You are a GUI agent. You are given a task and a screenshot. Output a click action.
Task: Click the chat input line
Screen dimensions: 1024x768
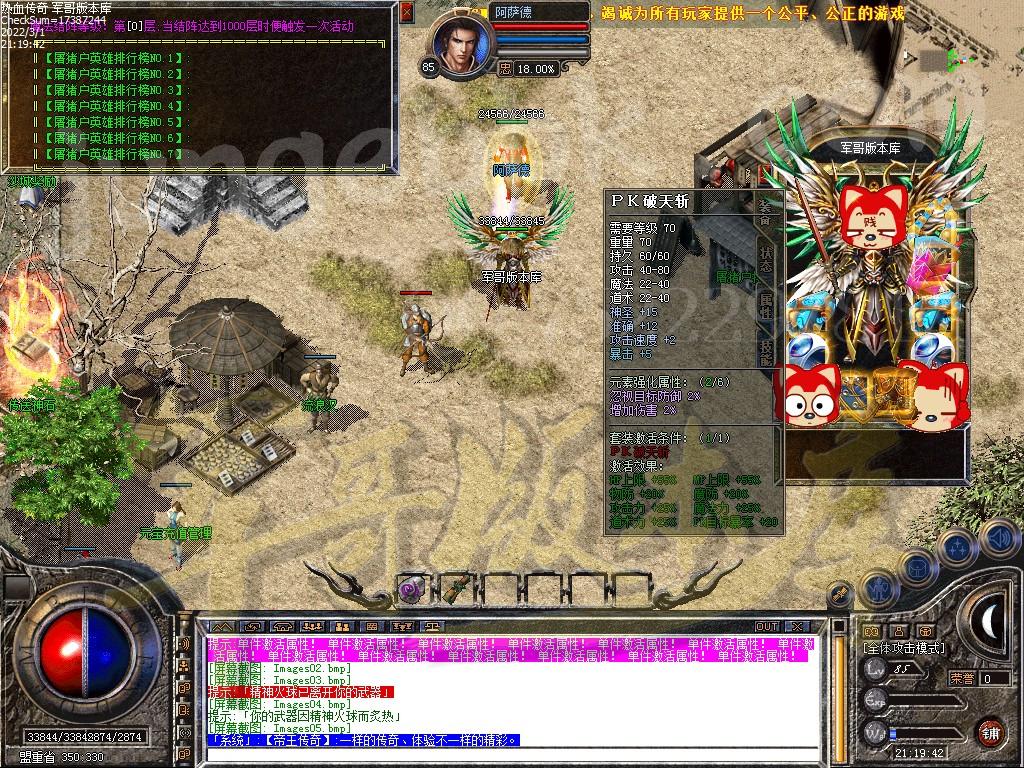pyautogui.click(x=520, y=755)
